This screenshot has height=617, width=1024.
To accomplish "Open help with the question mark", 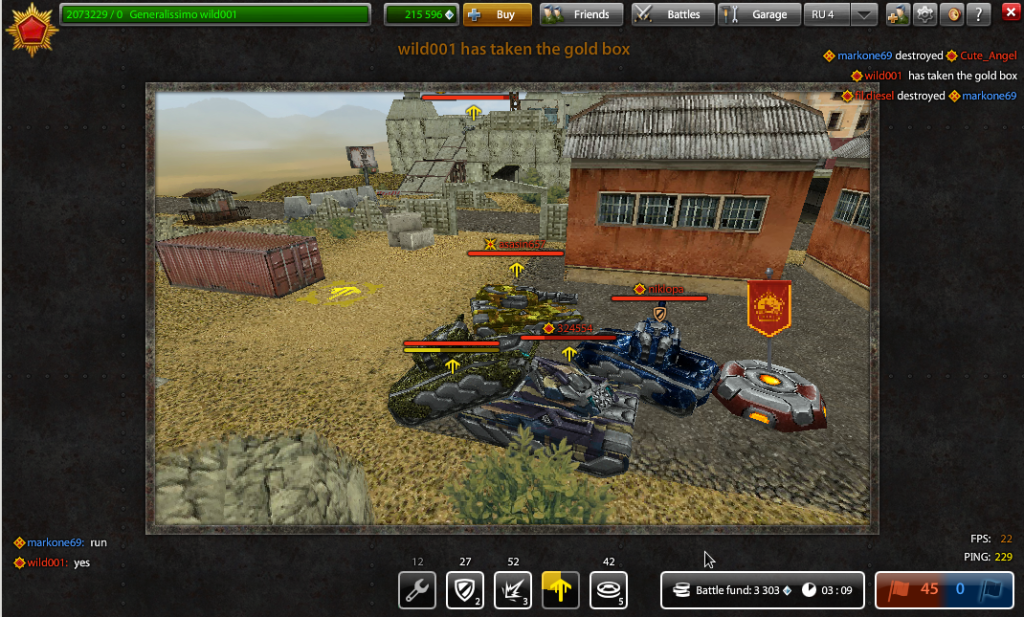I will coord(979,15).
